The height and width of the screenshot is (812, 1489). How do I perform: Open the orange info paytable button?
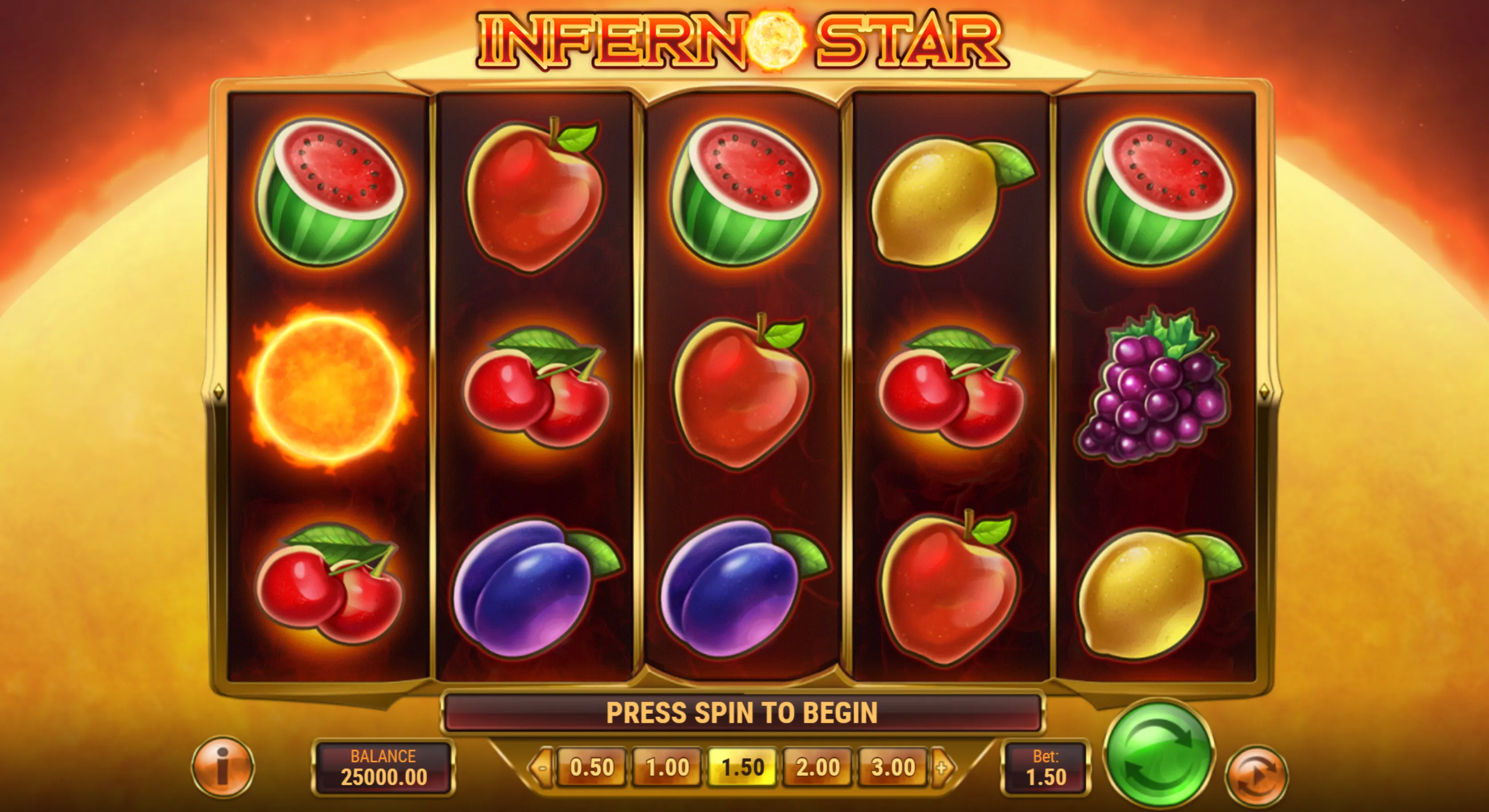coord(223,767)
